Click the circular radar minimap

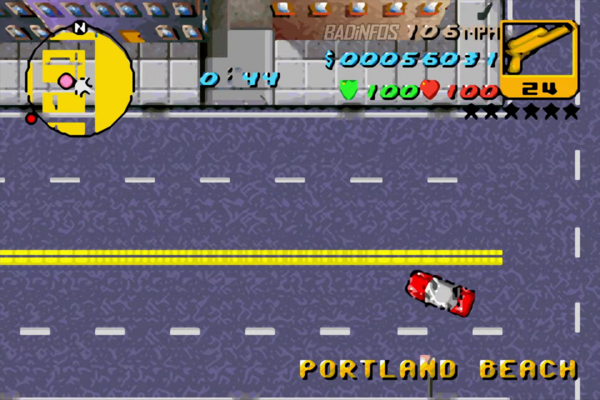coord(80,82)
